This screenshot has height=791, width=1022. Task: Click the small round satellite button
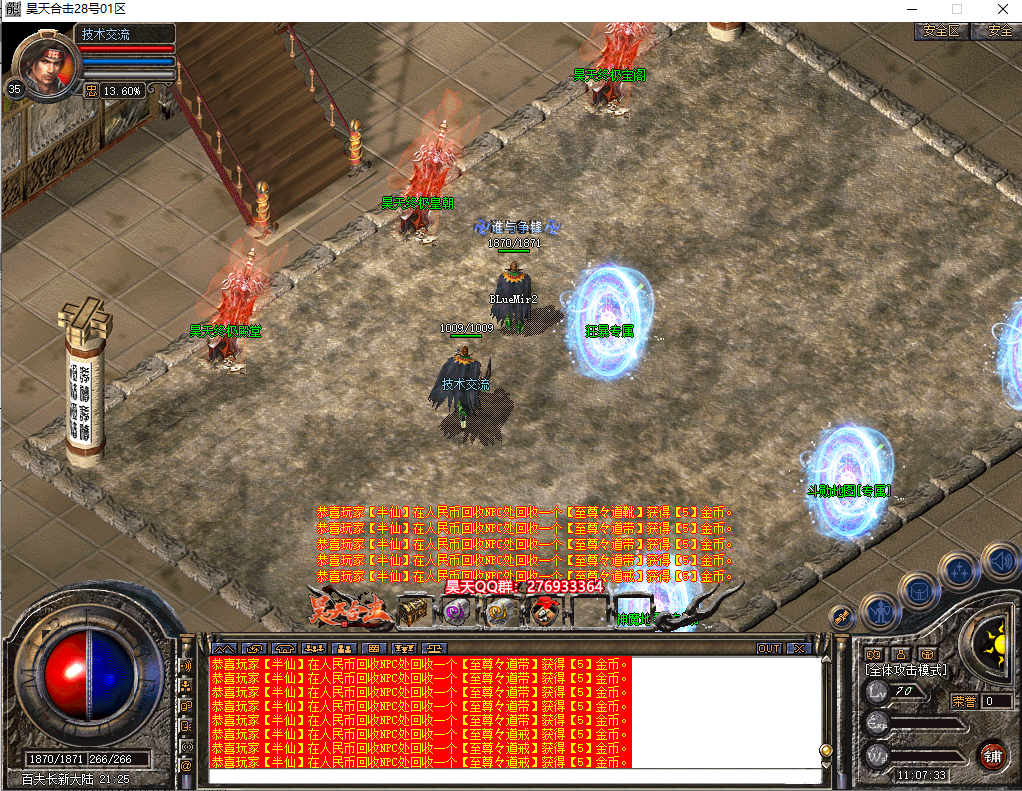tap(842, 617)
